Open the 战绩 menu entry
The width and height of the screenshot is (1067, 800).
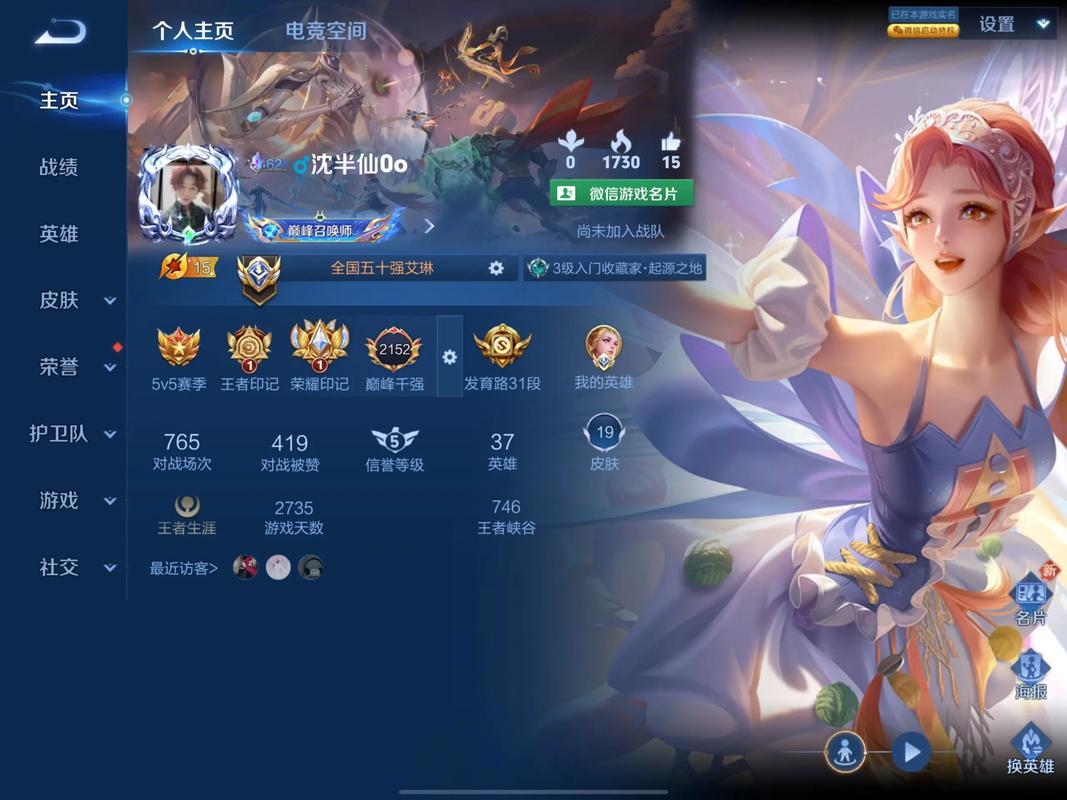pyautogui.click(x=59, y=167)
